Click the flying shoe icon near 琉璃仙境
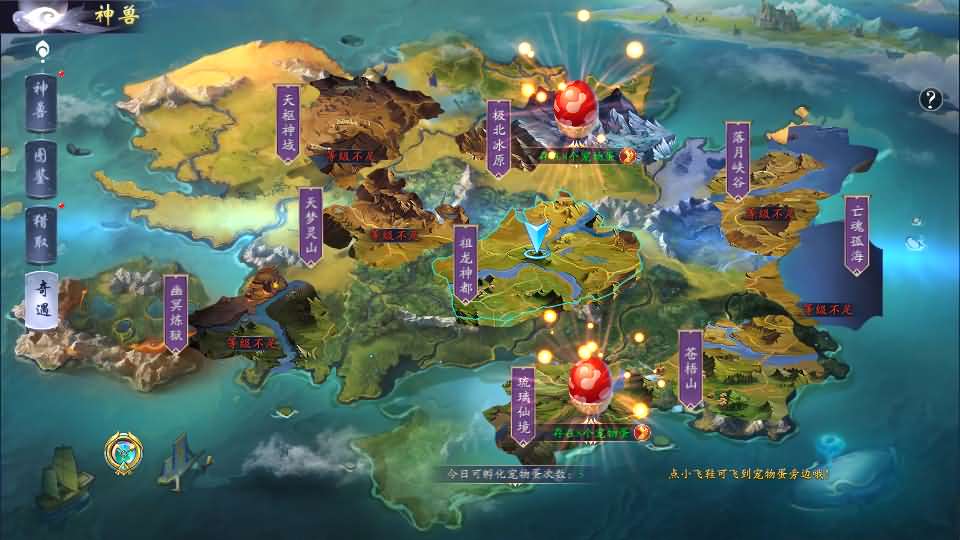The height and width of the screenshot is (540, 960). click(642, 433)
